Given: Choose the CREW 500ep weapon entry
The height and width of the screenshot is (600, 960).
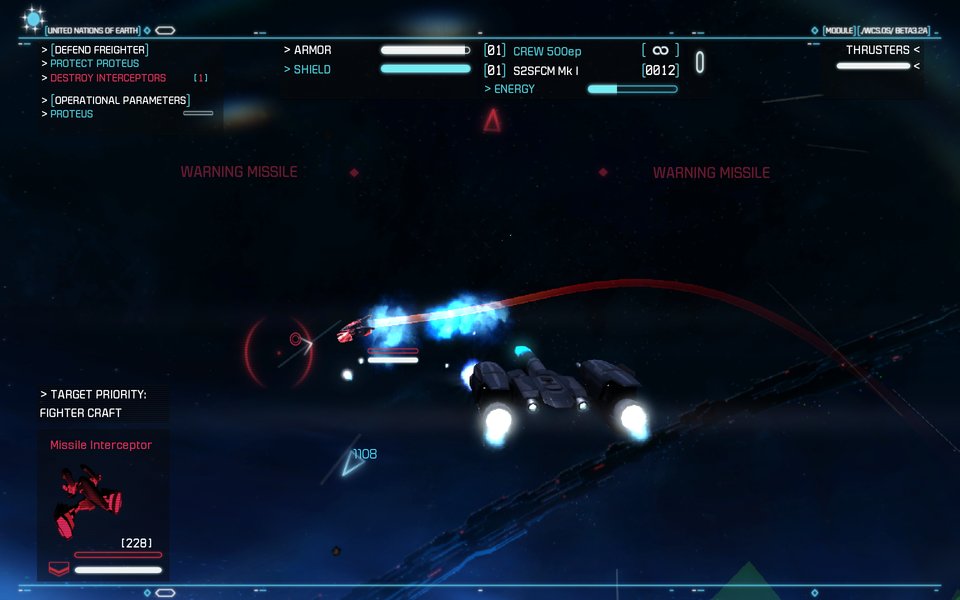Looking at the screenshot, I should (546, 51).
